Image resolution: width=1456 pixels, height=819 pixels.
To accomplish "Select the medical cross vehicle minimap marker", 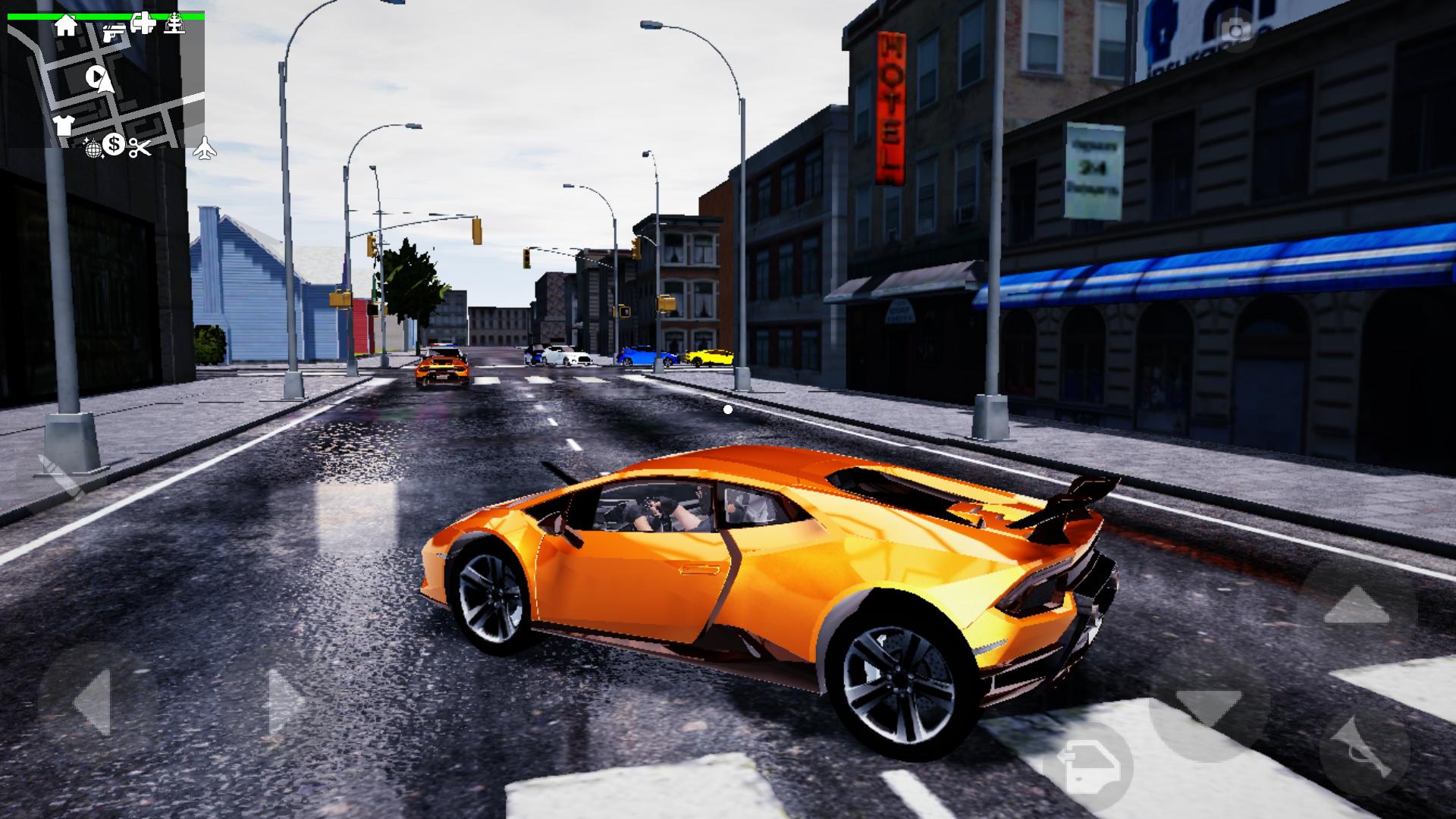I will 143,24.
